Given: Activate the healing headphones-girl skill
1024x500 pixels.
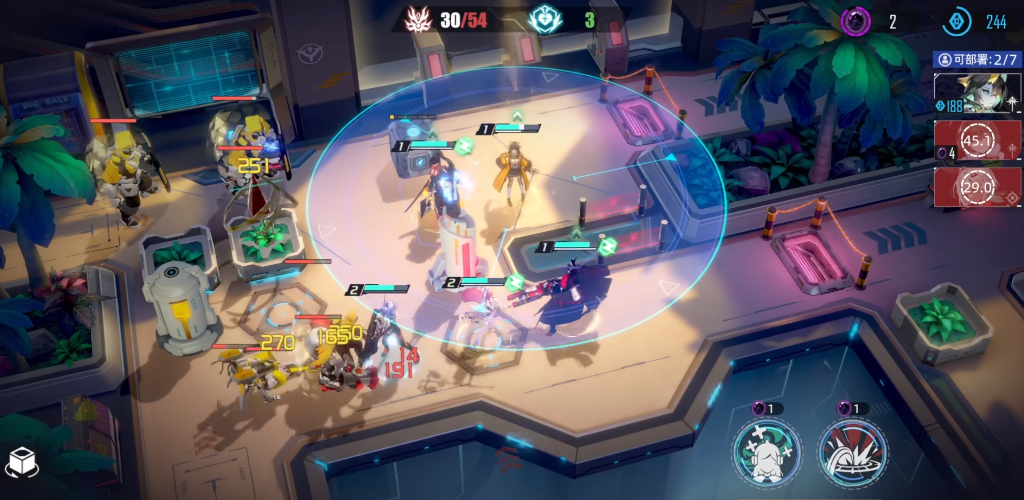Looking at the screenshot, I should click(766, 453).
